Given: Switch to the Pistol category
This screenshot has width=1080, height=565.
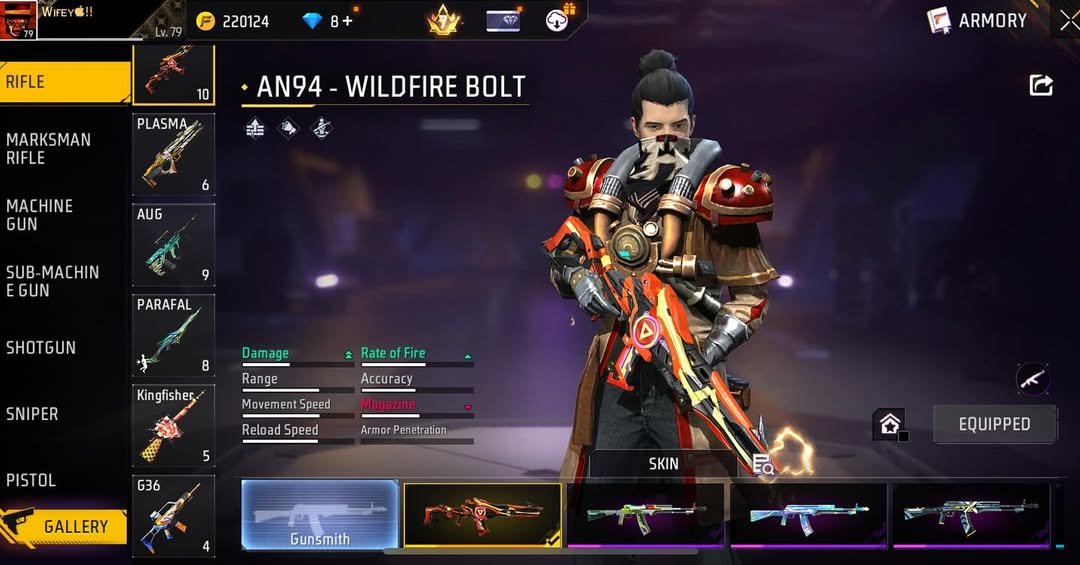Looking at the screenshot, I should [31, 480].
